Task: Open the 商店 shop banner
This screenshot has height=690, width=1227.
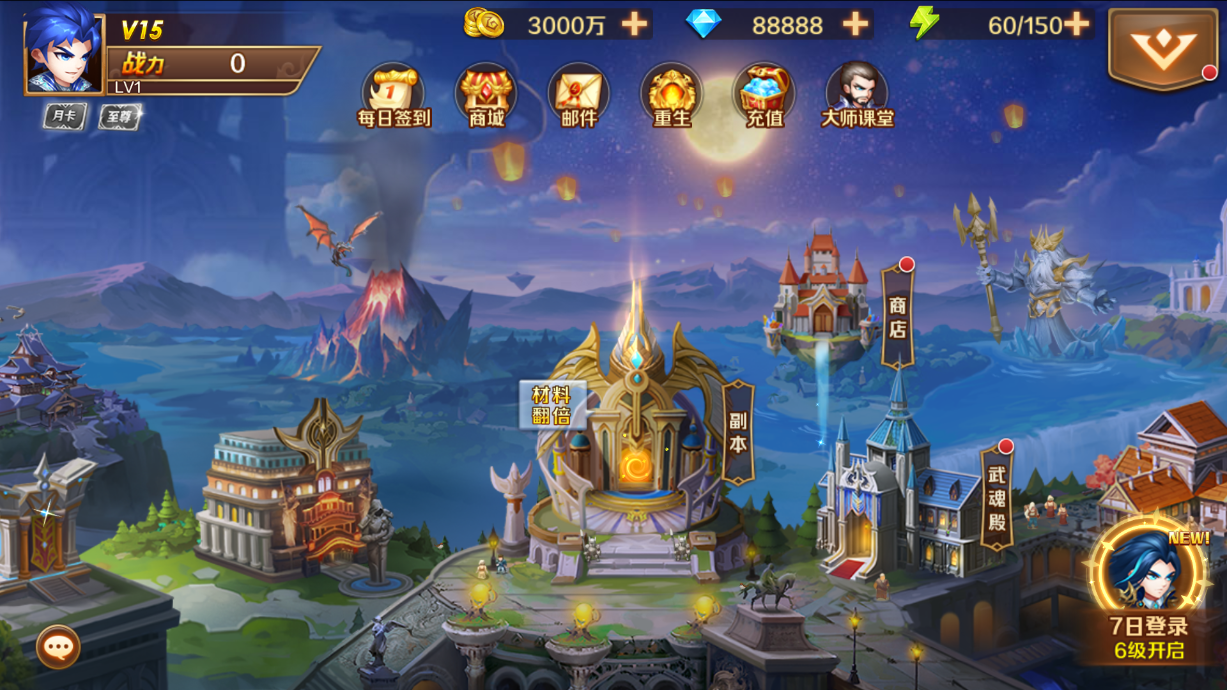Action: (897, 317)
